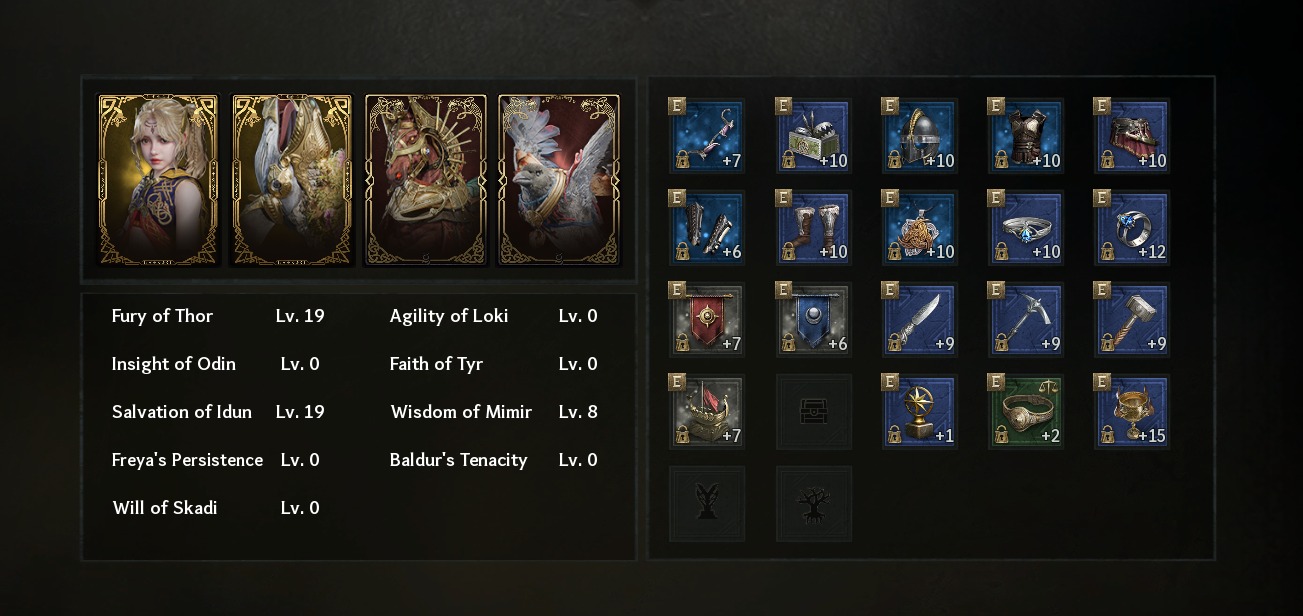Click the +10 steel helmet slot
The width and height of the screenshot is (1303, 616).
tap(919, 136)
